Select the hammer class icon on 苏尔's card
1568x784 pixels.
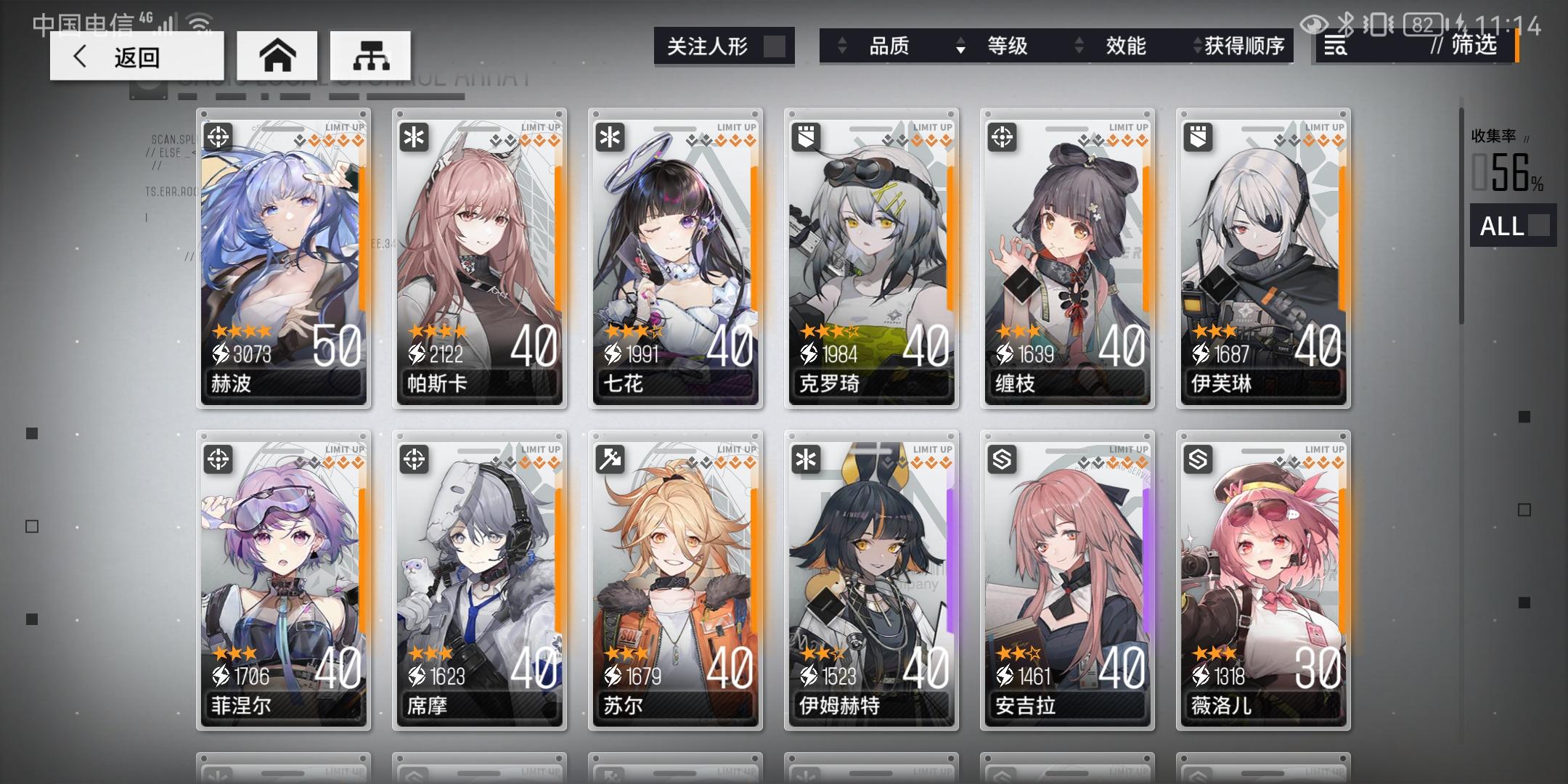(609, 457)
